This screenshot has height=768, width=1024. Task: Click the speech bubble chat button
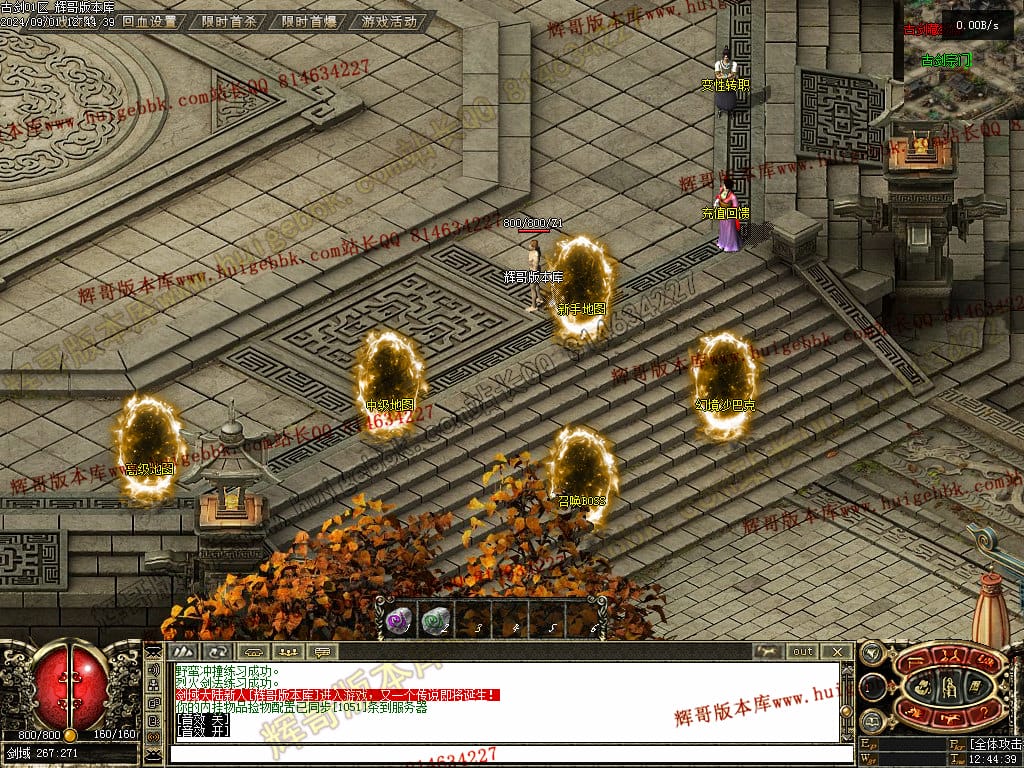point(321,652)
